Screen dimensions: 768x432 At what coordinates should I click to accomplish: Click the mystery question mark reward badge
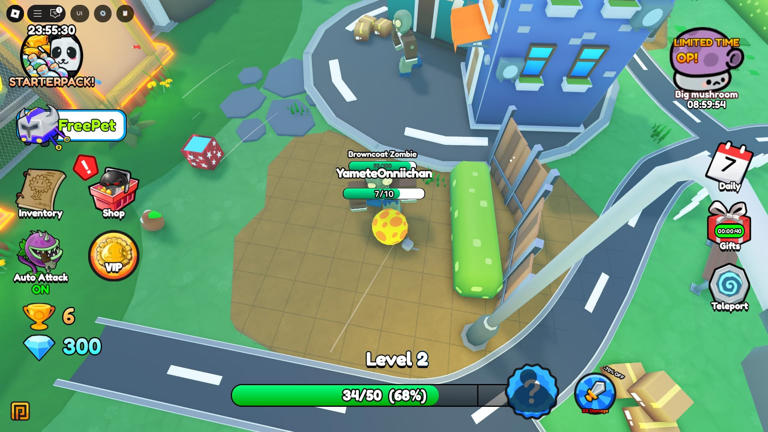(531, 391)
